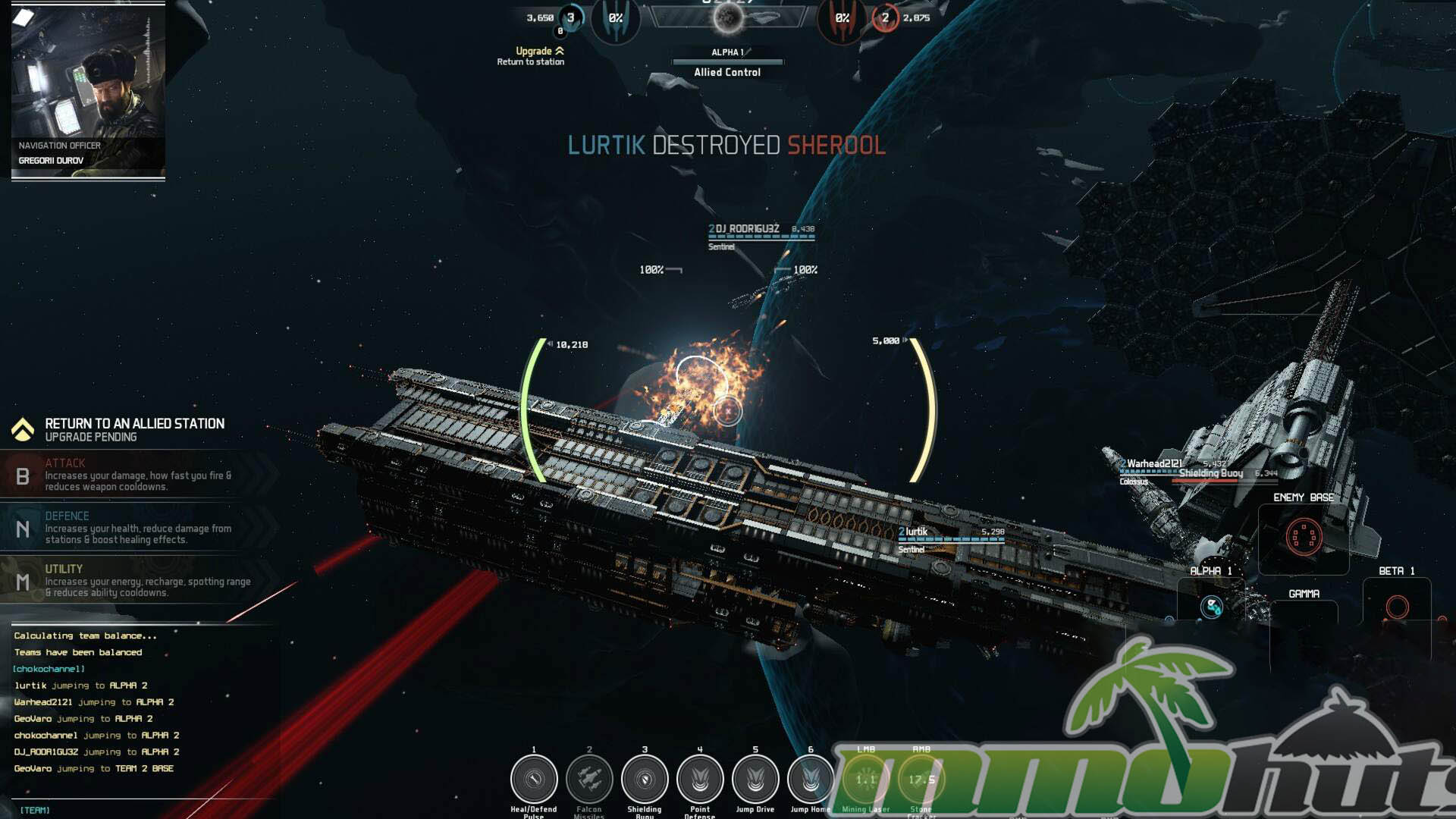The width and height of the screenshot is (1456, 819).
Task: Use the Jump Home ability
Action: 811,779
